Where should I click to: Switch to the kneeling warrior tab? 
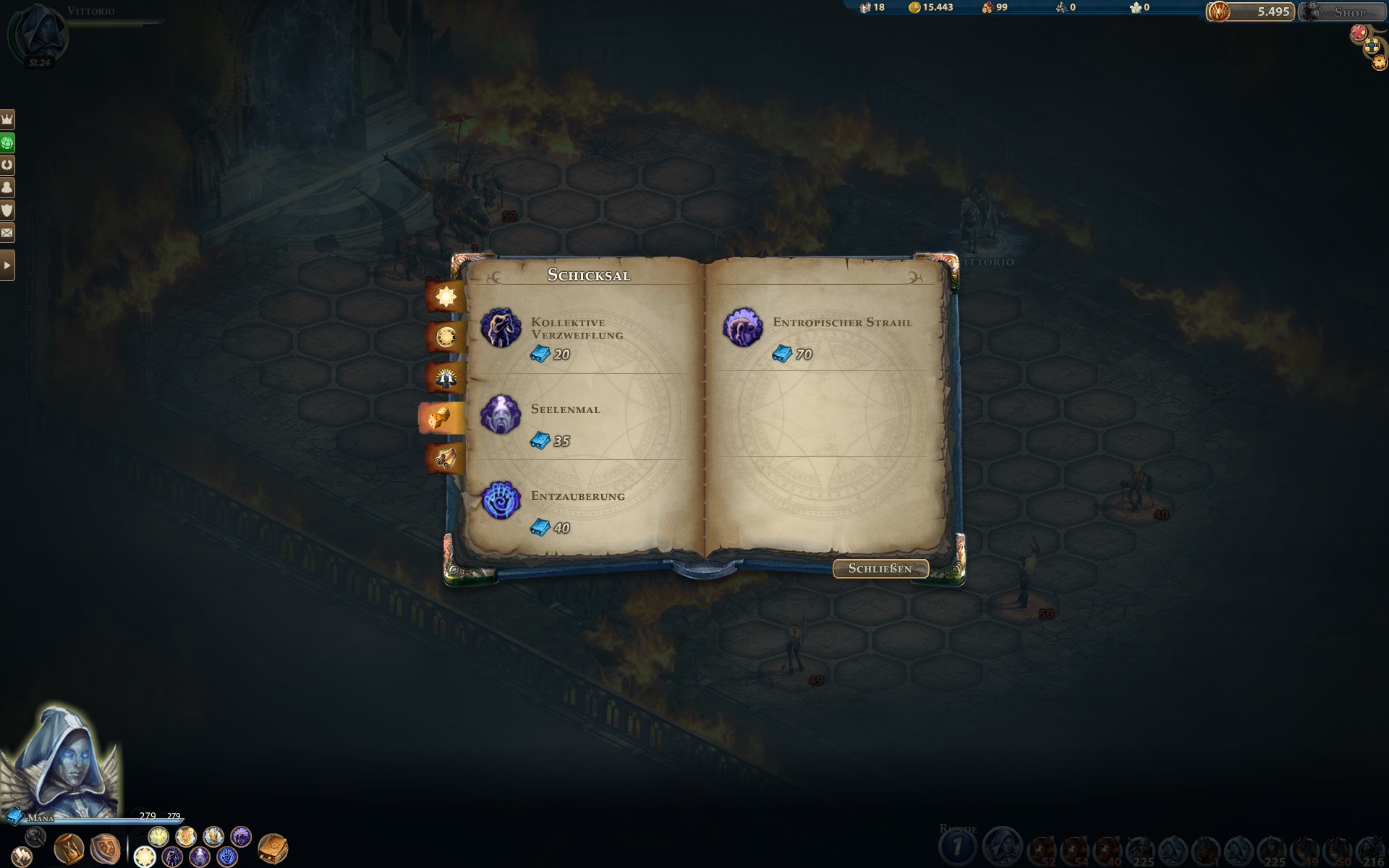[x=446, y=377]
